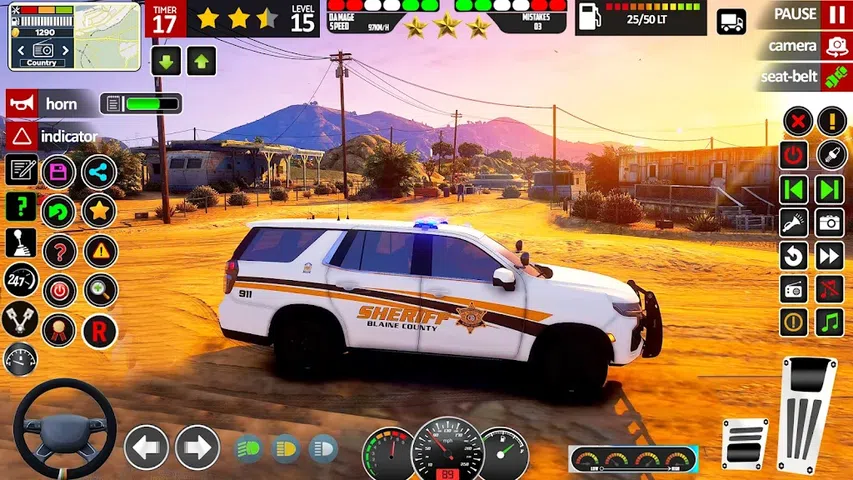Screen dimensions: 853x480
Task: Pause the game
Action: [835, 15]
